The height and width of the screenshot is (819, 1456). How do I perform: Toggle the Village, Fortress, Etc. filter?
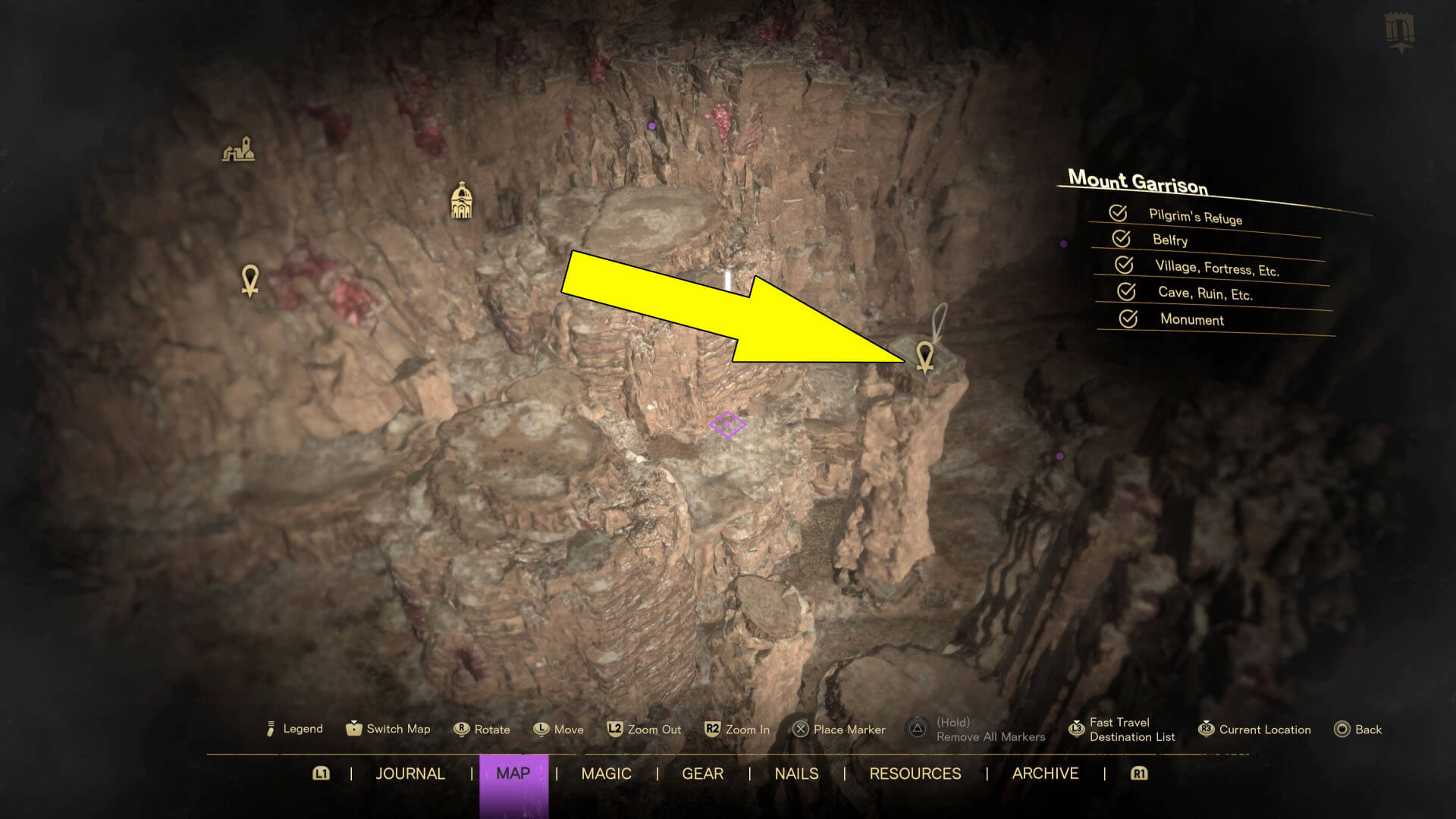pyautogui.click(x=1124, y=265)
